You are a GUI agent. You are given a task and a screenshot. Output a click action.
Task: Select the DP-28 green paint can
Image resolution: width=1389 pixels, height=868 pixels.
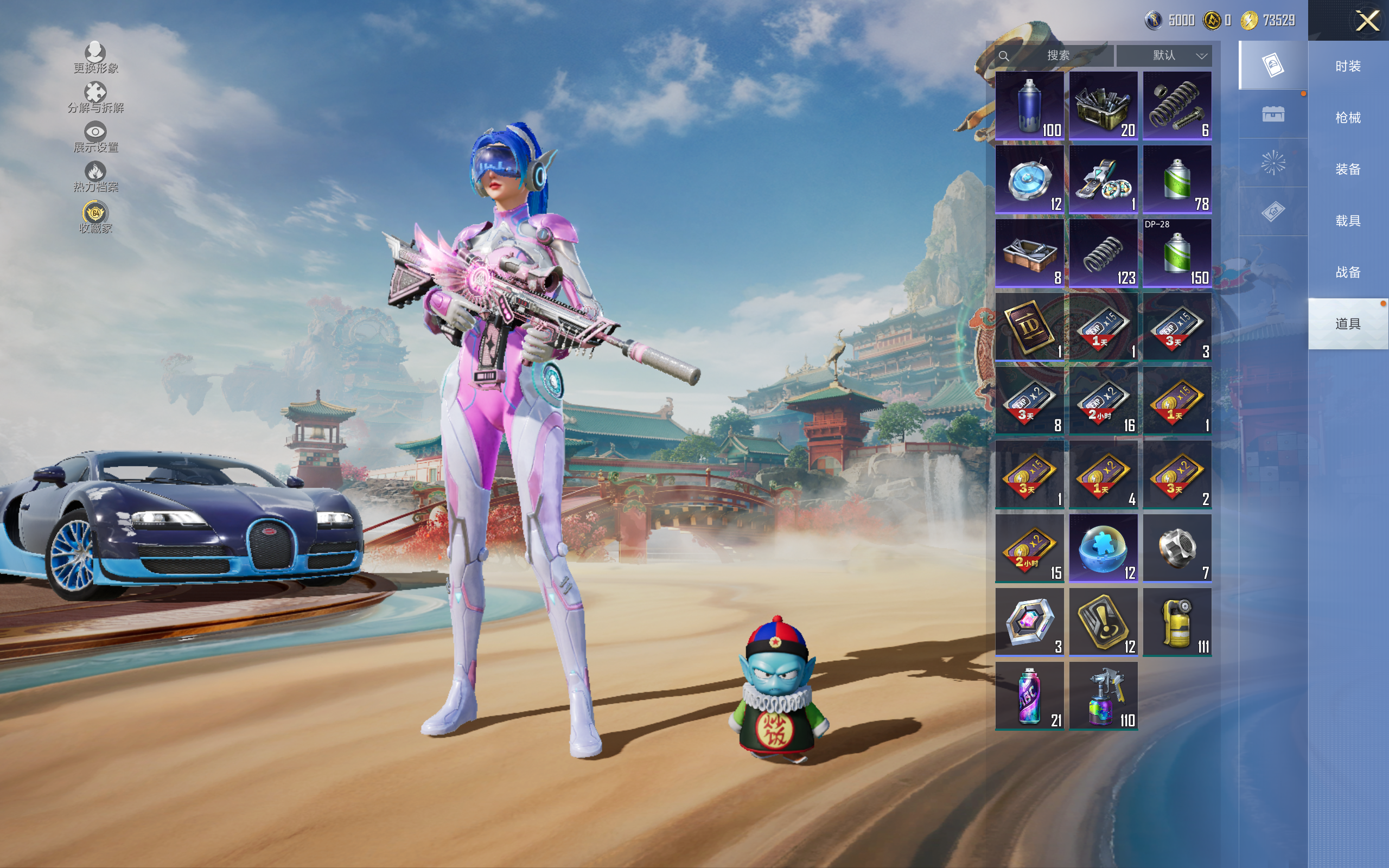(x=1177, y=253)
